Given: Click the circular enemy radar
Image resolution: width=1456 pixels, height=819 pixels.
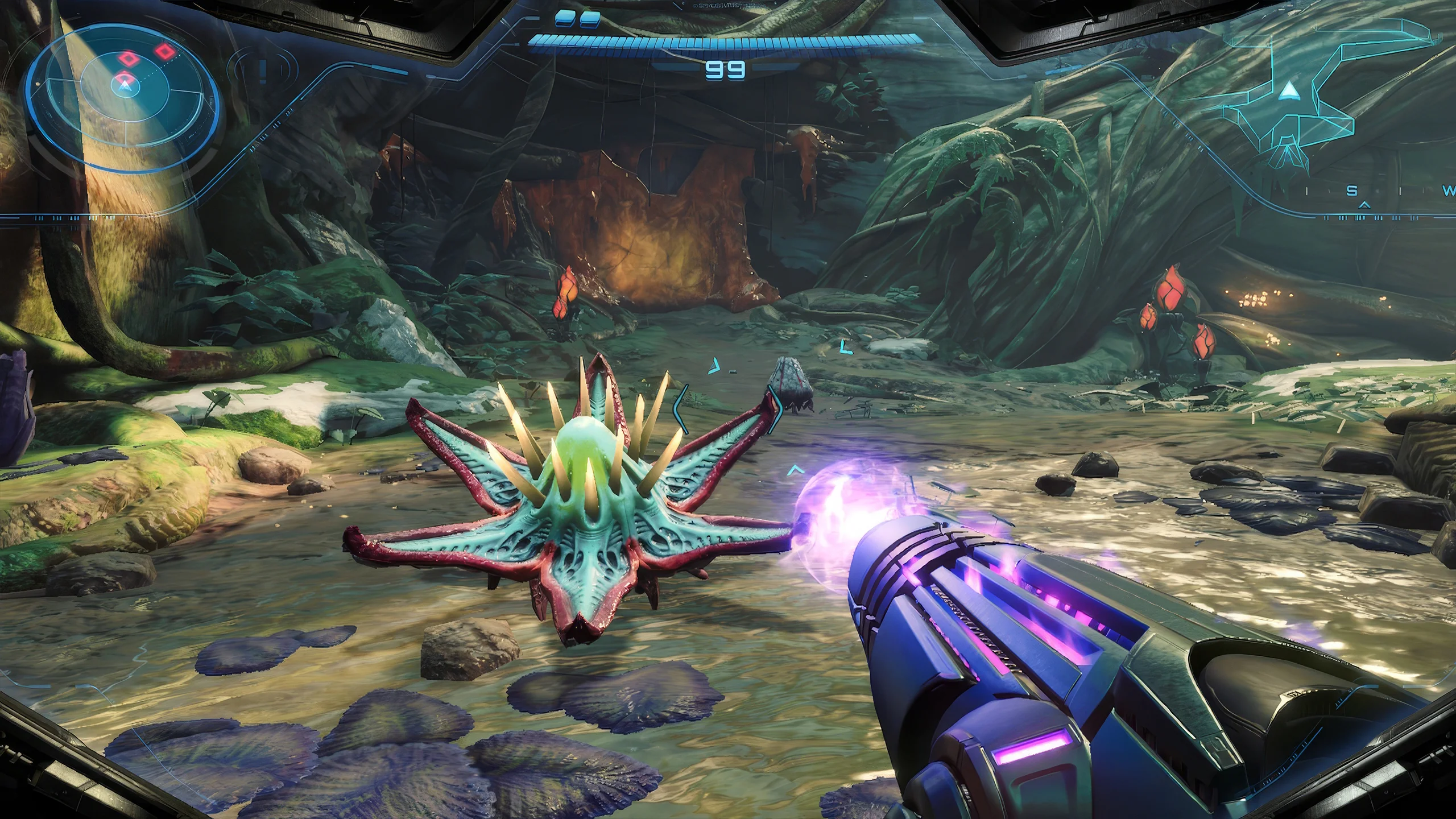Looking at the screenshot, I should coord(123,92).
